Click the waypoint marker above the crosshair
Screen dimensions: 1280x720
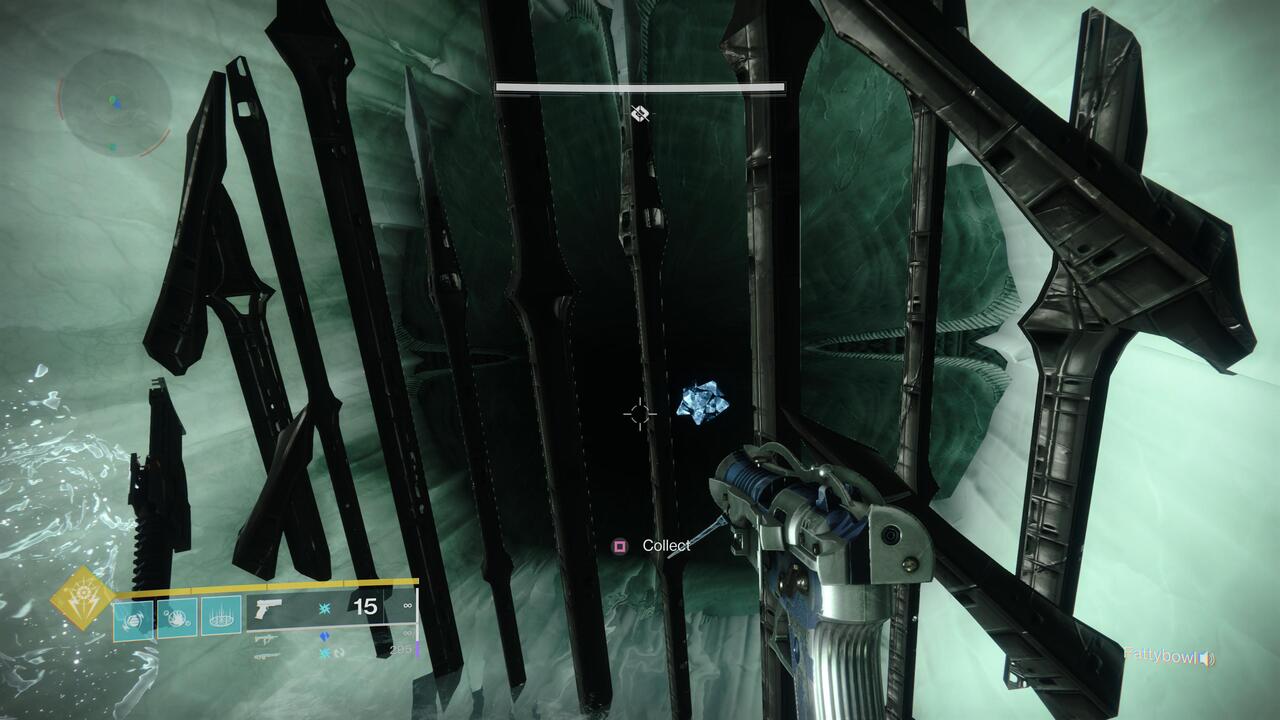(640, 113)
